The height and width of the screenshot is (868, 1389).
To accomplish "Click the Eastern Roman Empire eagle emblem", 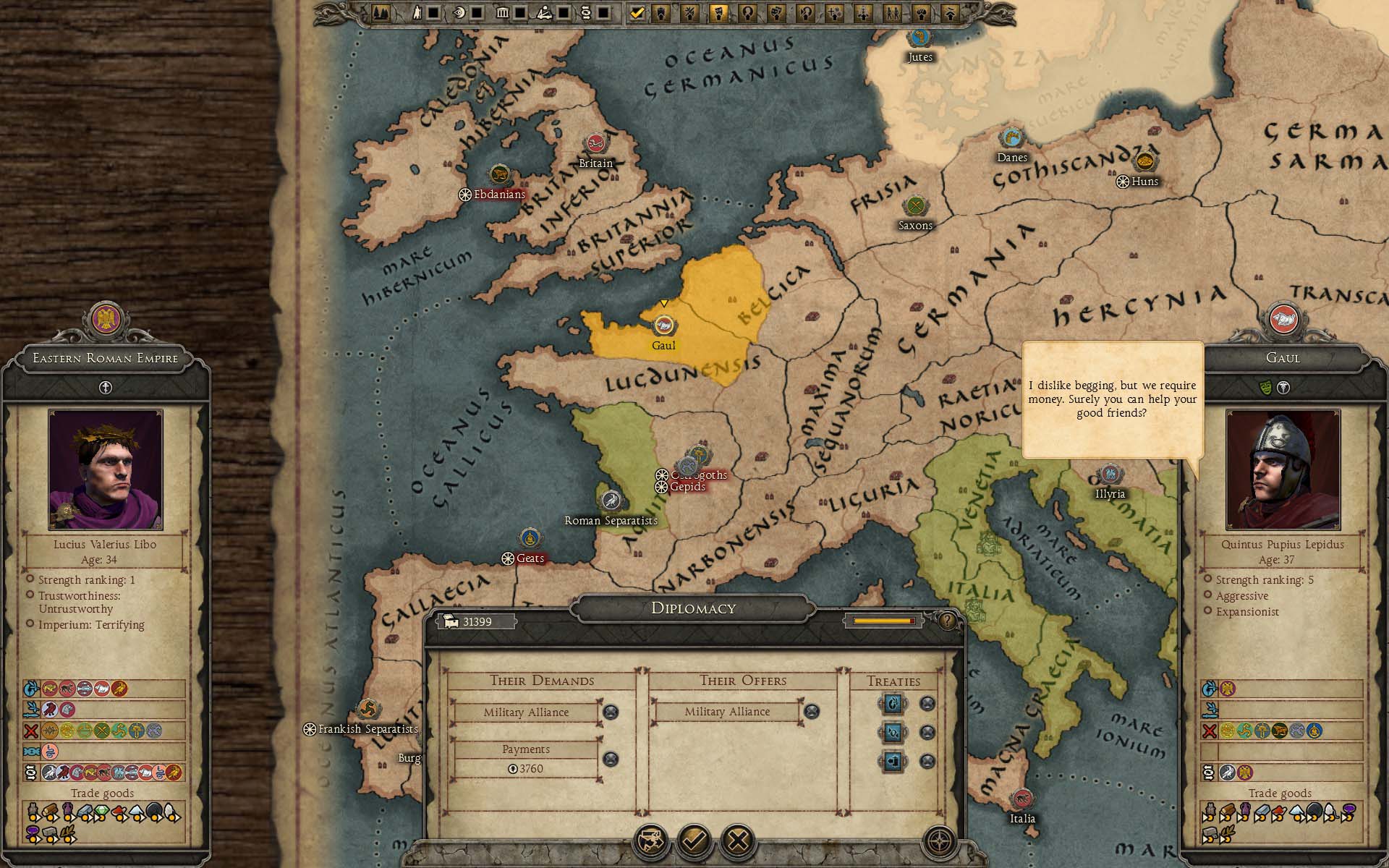I will (106, 320).
